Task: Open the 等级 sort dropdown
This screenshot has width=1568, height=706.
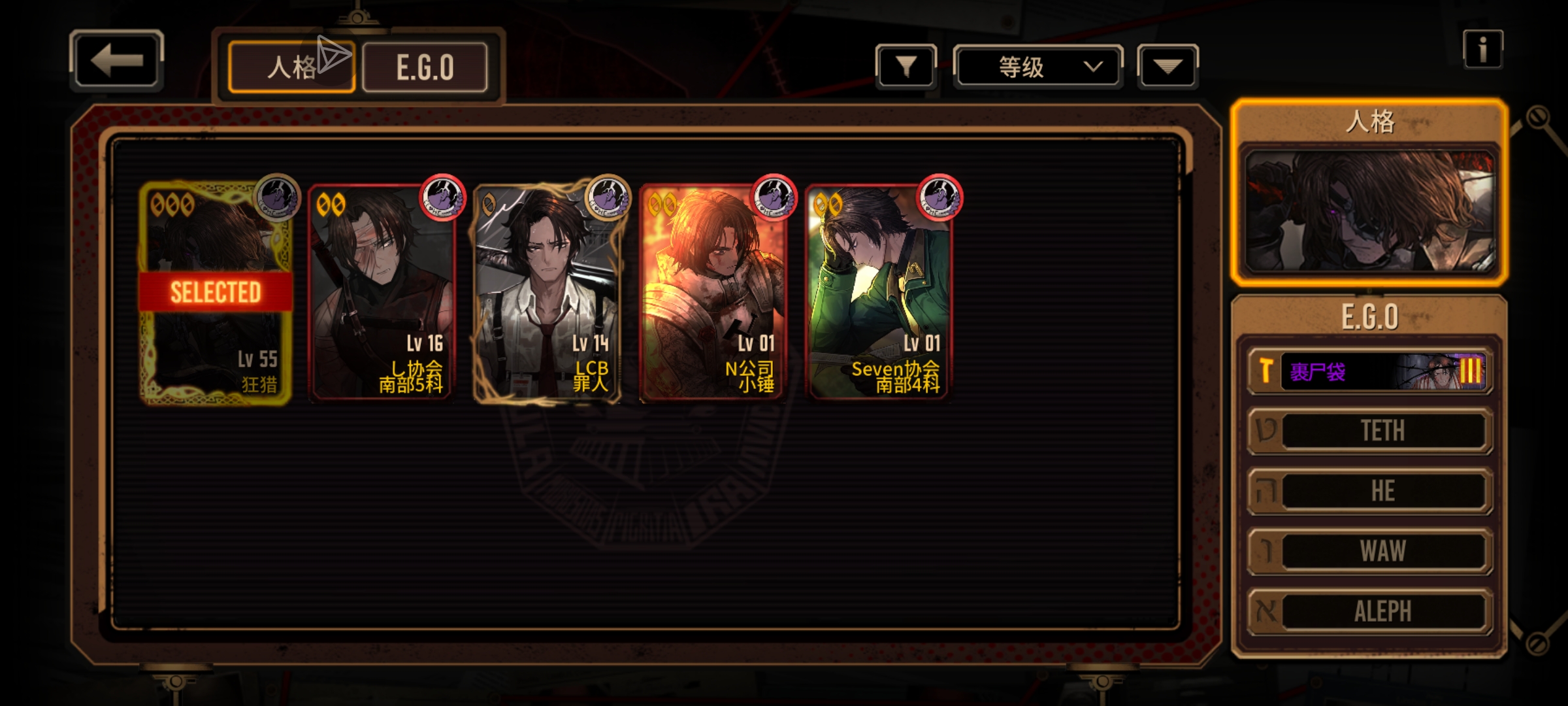Action: coord(1037,66)
